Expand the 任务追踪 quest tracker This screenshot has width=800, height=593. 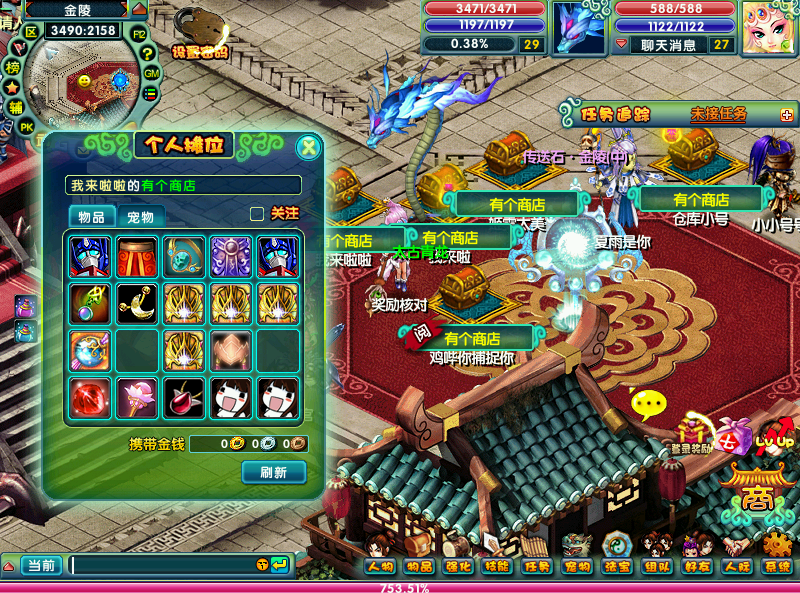pyautogui.click(x=786, y=114)
